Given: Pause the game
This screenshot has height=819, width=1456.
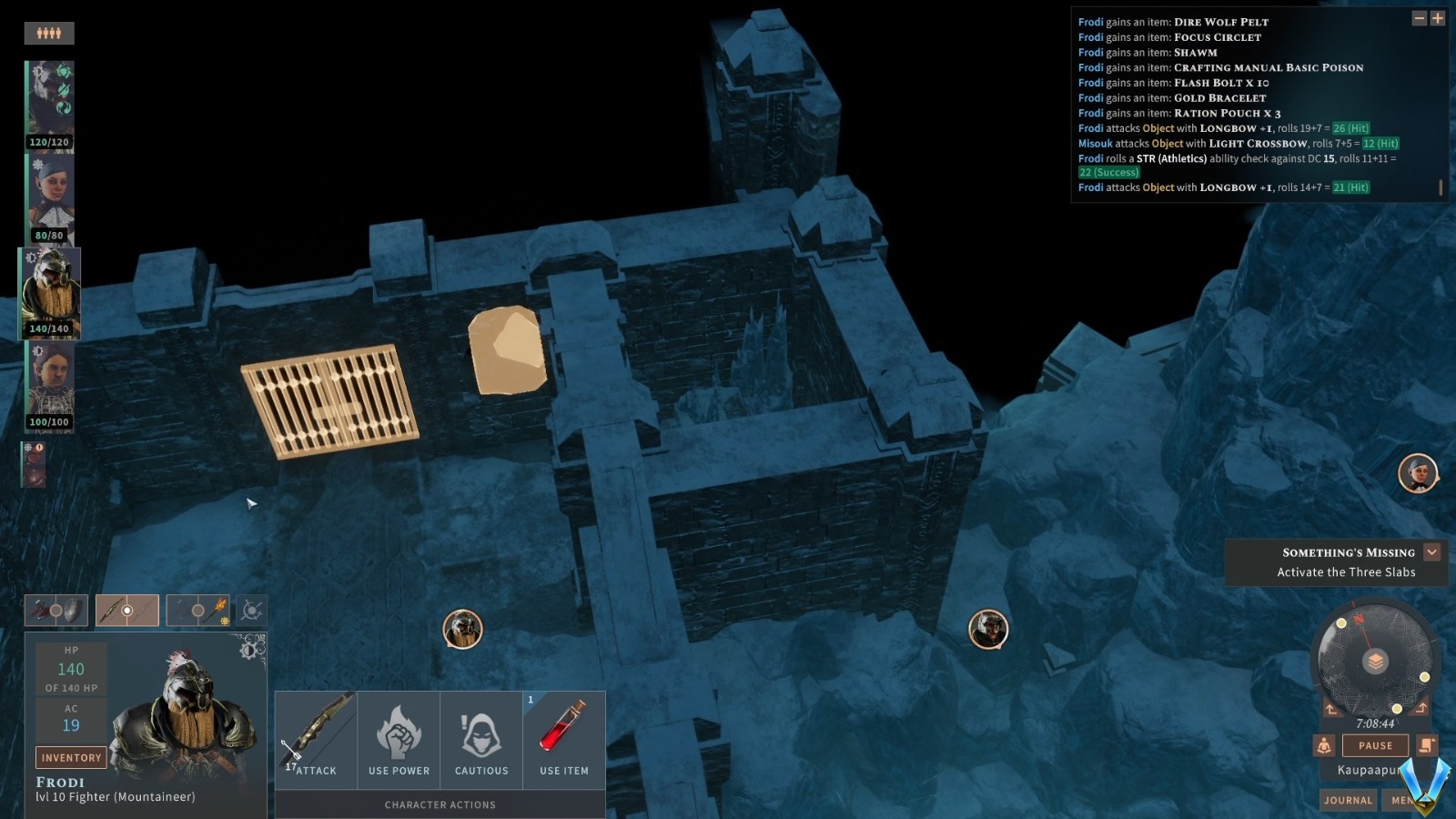Looking at the screenshot, I should [1374, 745].
